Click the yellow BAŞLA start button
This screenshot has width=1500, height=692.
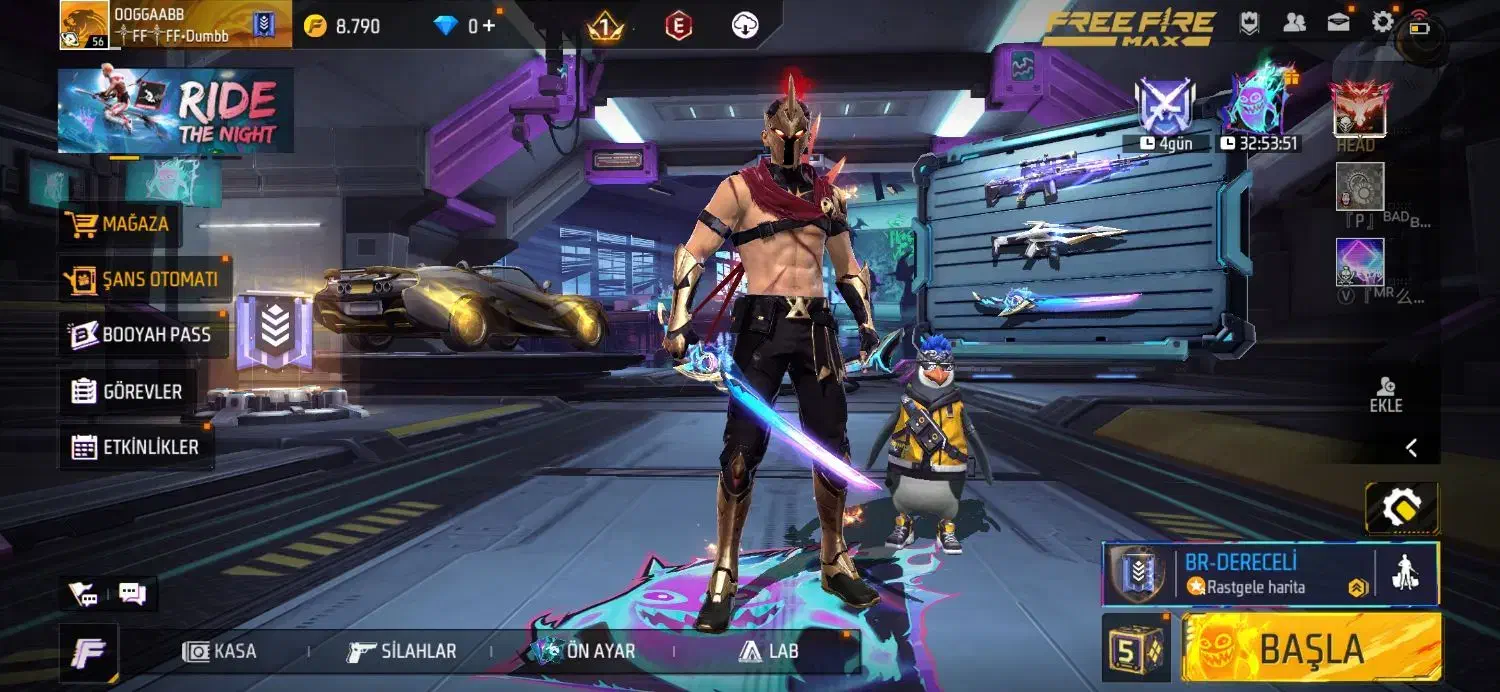(1311, 648)
